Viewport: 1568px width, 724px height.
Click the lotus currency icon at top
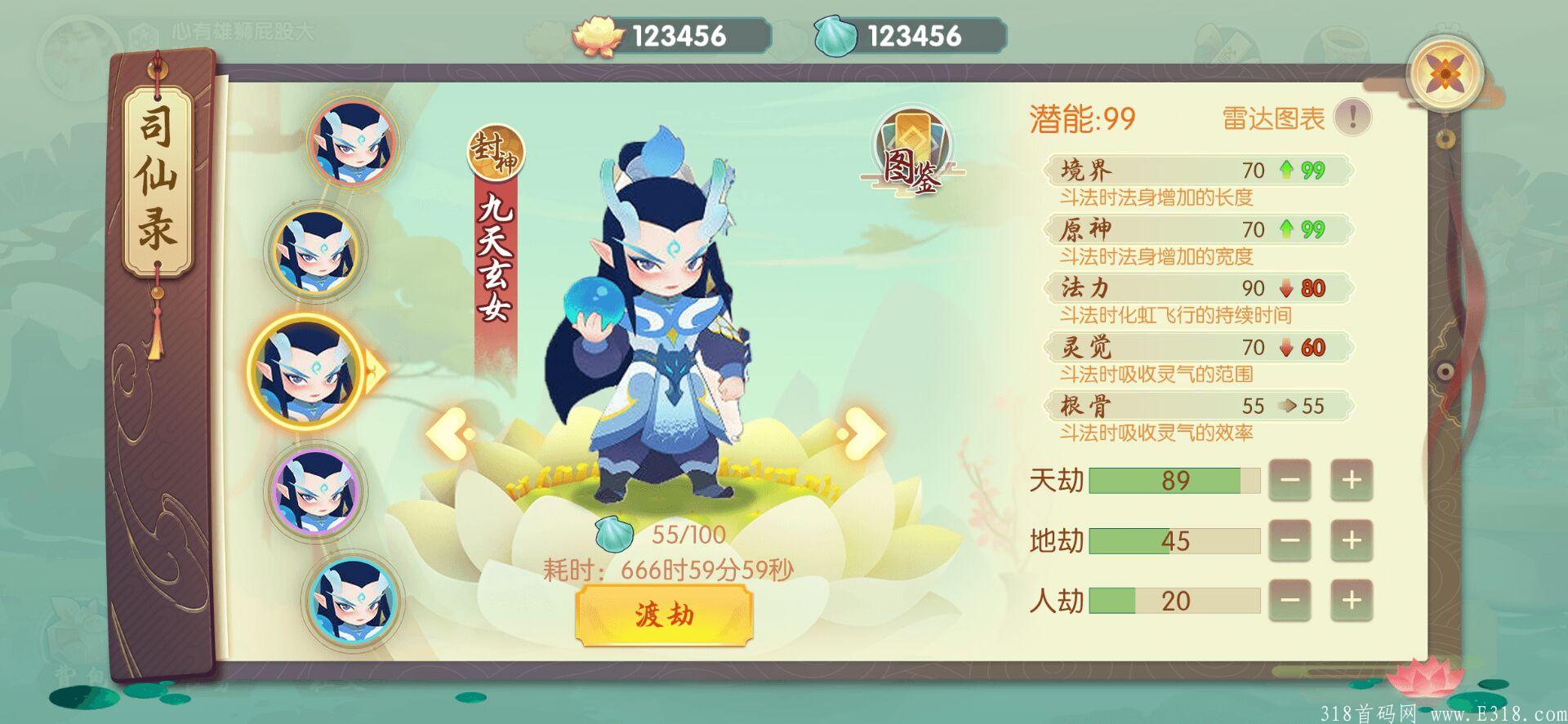(x=600, y=33)
